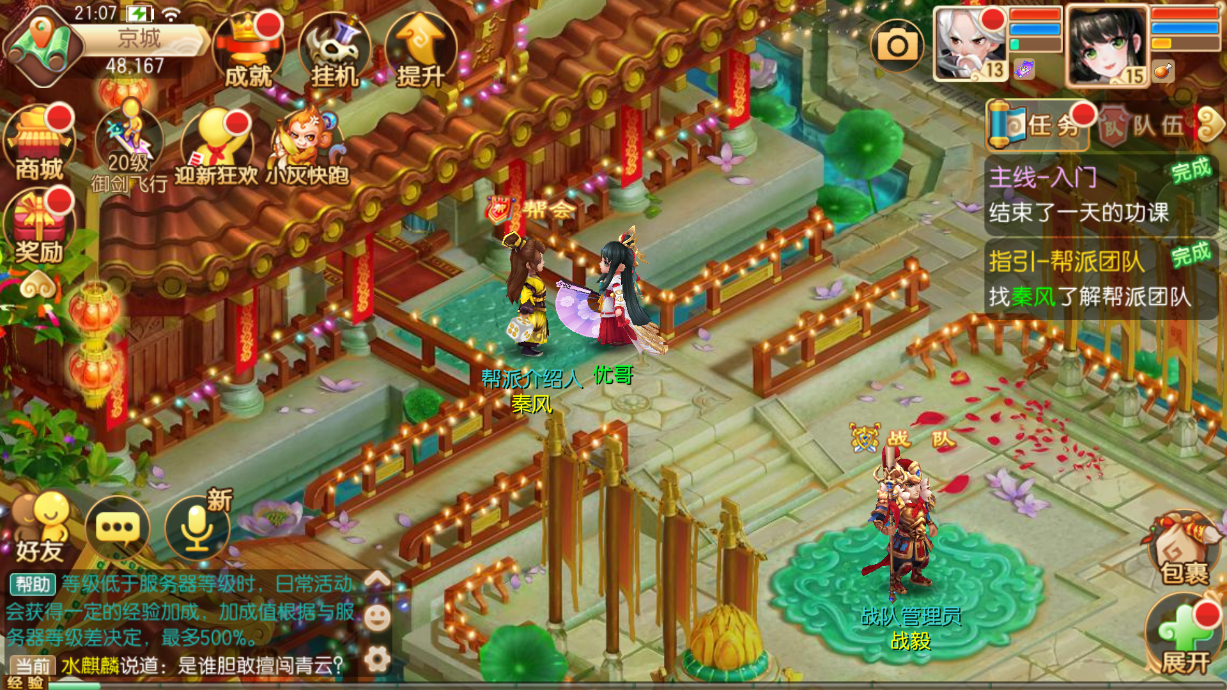The image size is (1227, 690).
Task: Open the 商城 shop
Action: 40,141
